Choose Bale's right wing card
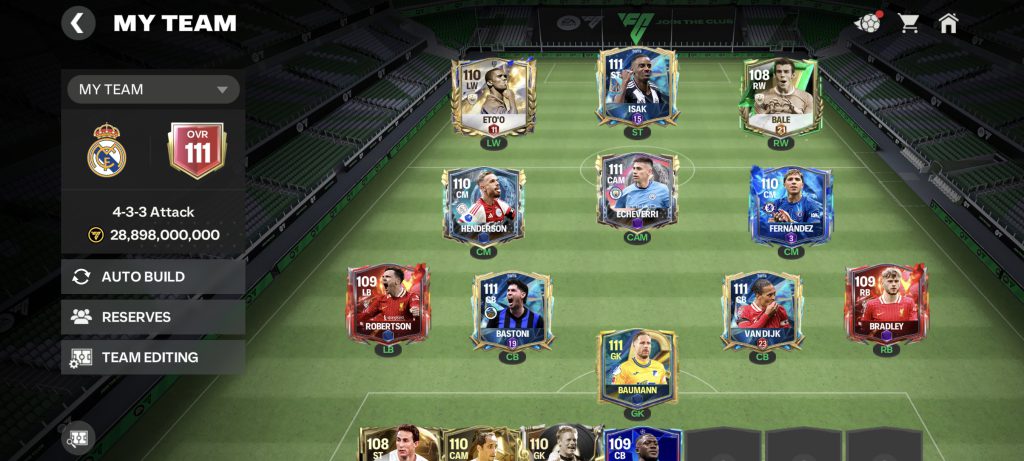This screenshot has width=1024, height=461. coord(780,97)
